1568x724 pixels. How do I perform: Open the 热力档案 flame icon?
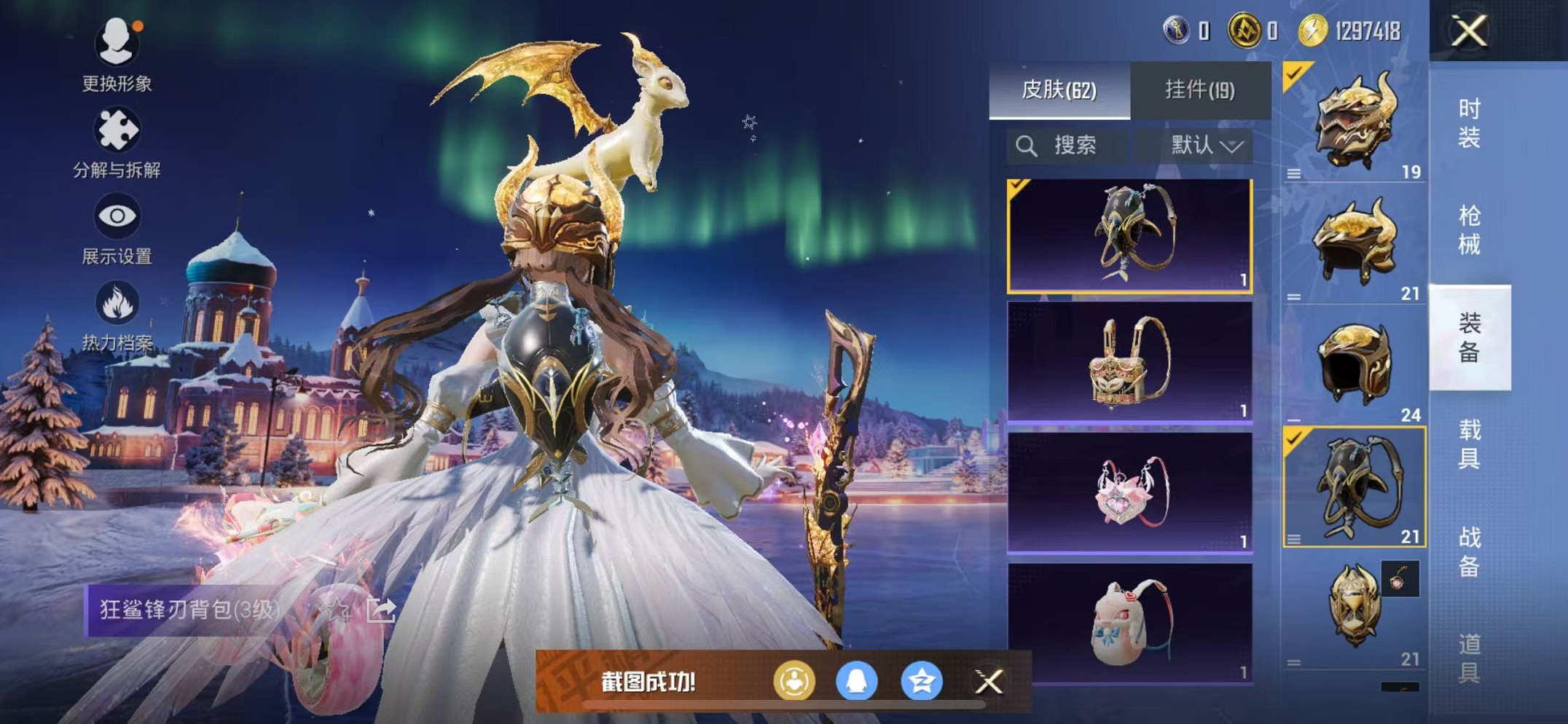pyautogui.click(x=117, y=315)
